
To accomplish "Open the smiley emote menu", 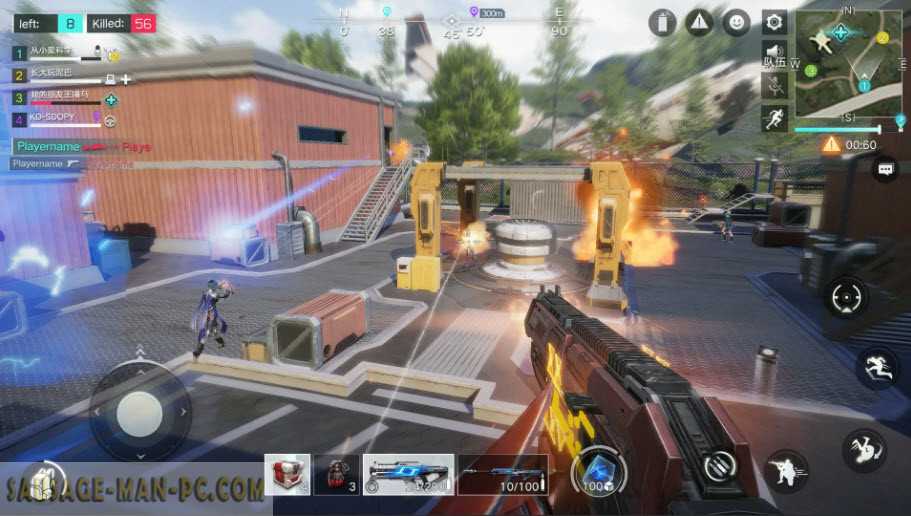I will (x=737, y=22).
